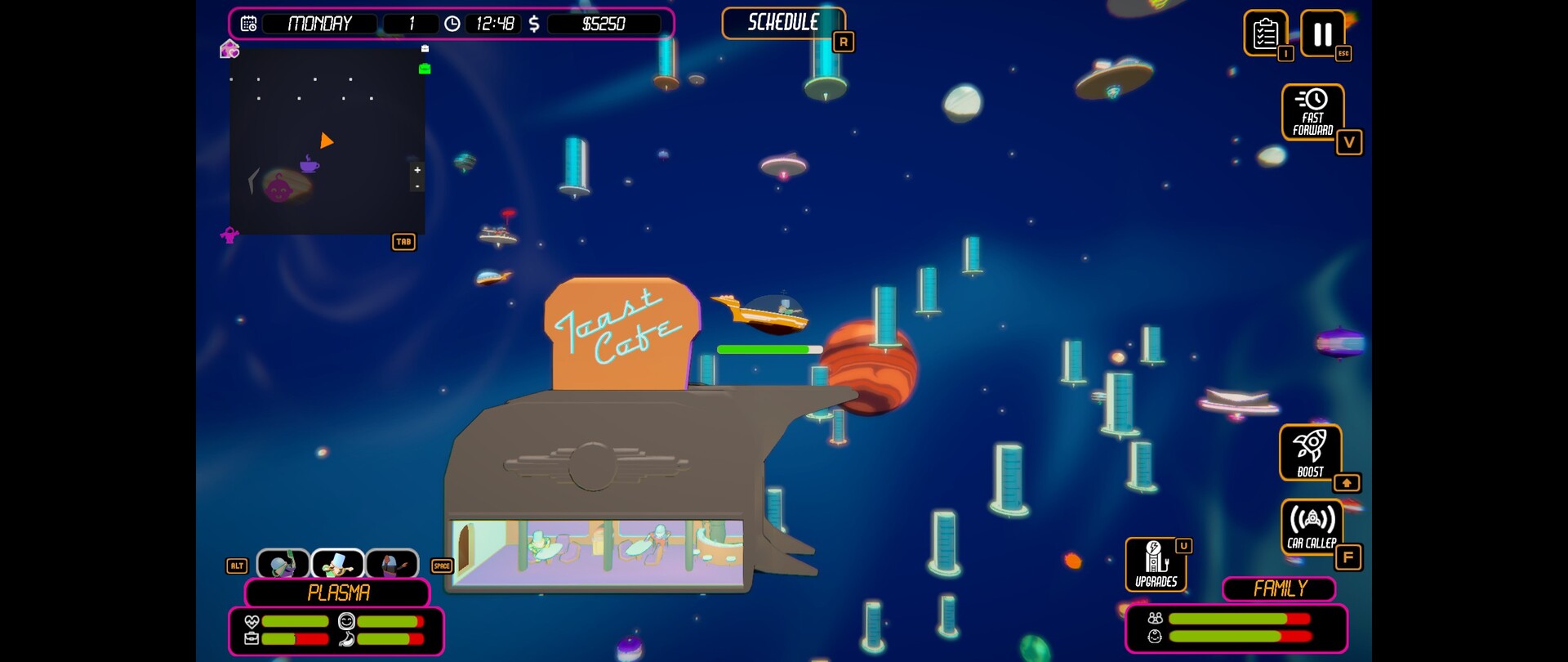
Task: Zoom in the minimap with plus button
Action: 417,170
